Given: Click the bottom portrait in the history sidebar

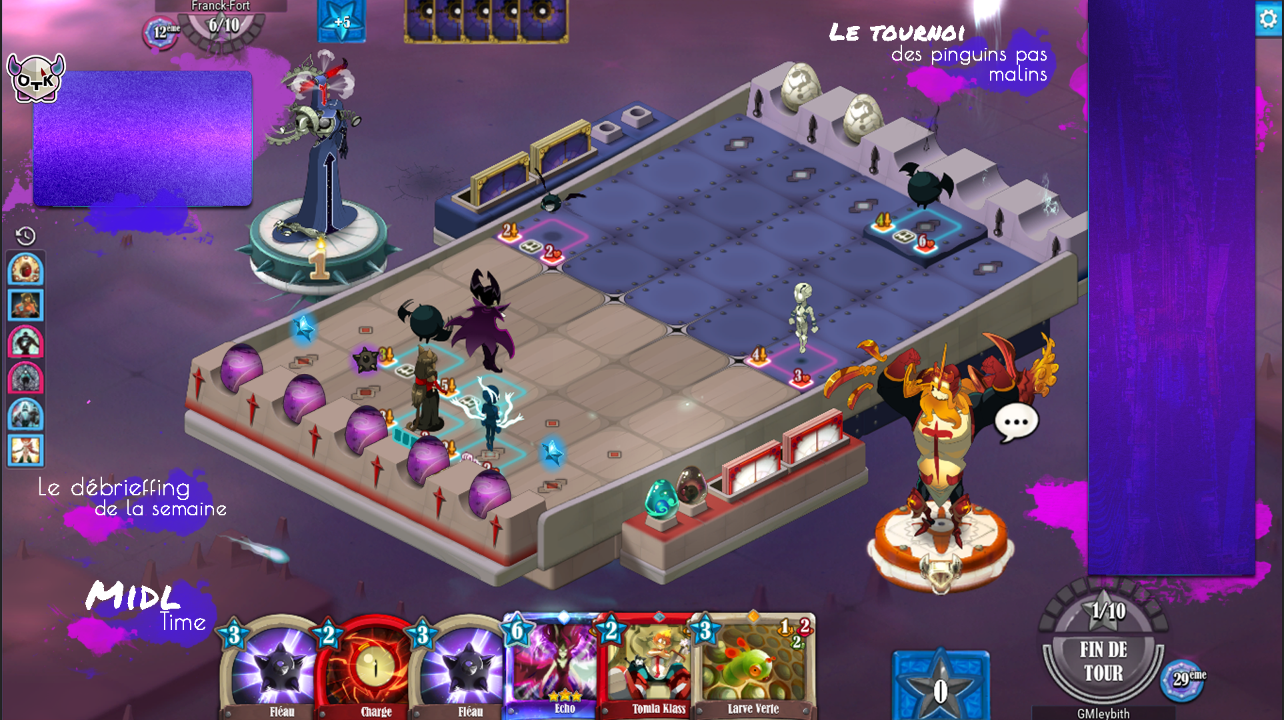Looking at the screenshot, I should click(x=24, y=451).
